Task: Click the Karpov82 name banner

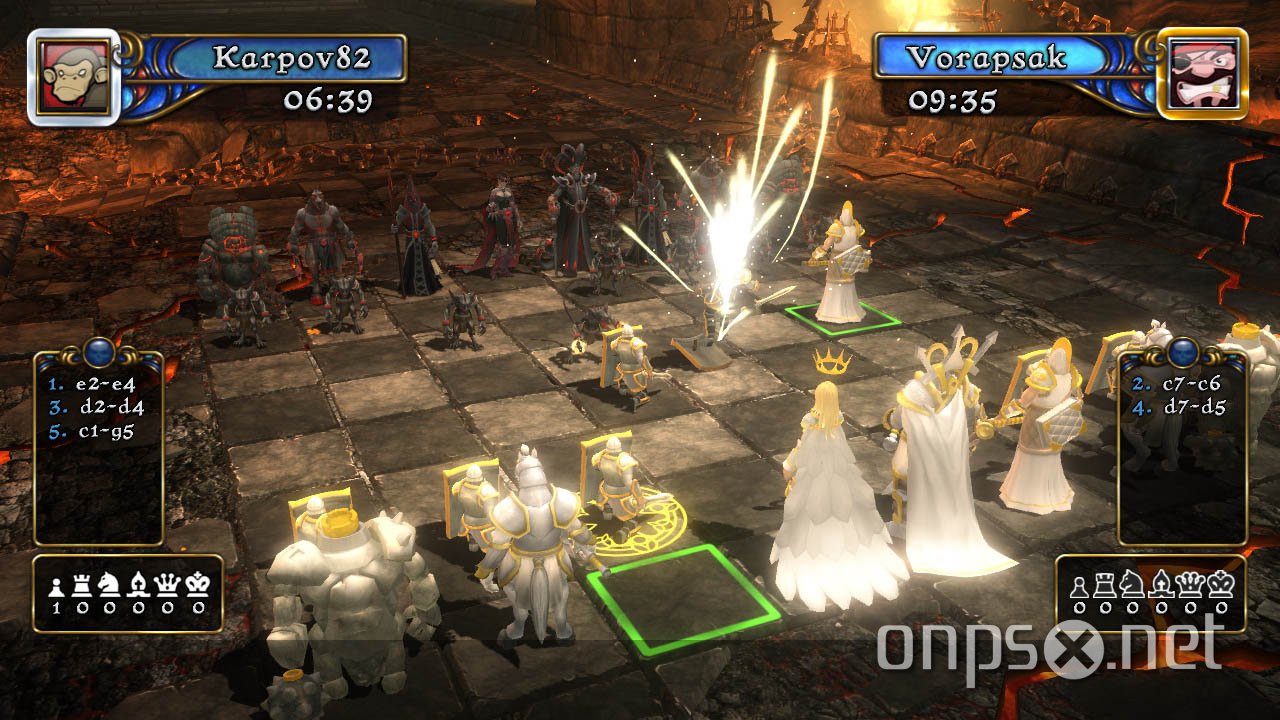Action: pos(292,58)
